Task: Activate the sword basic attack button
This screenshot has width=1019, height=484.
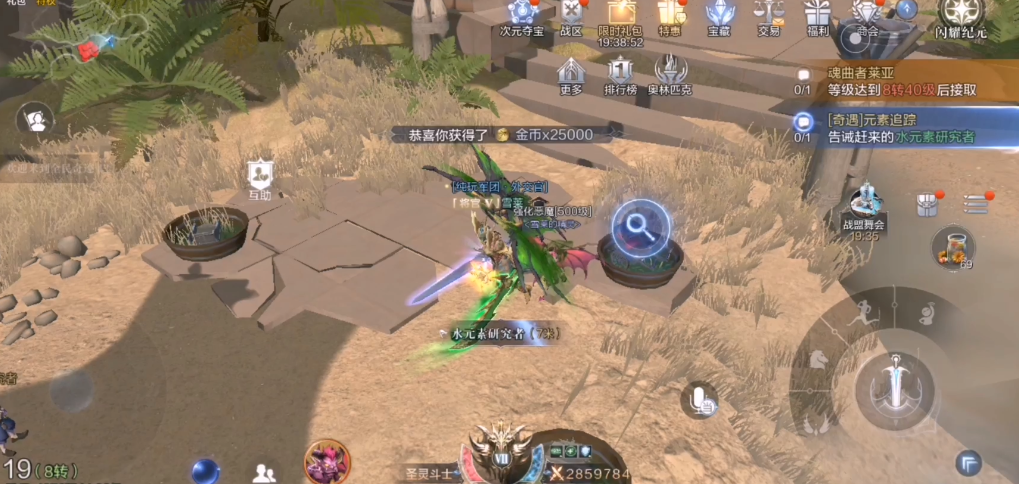Action: pyautogui.click(x=894, y=383)
